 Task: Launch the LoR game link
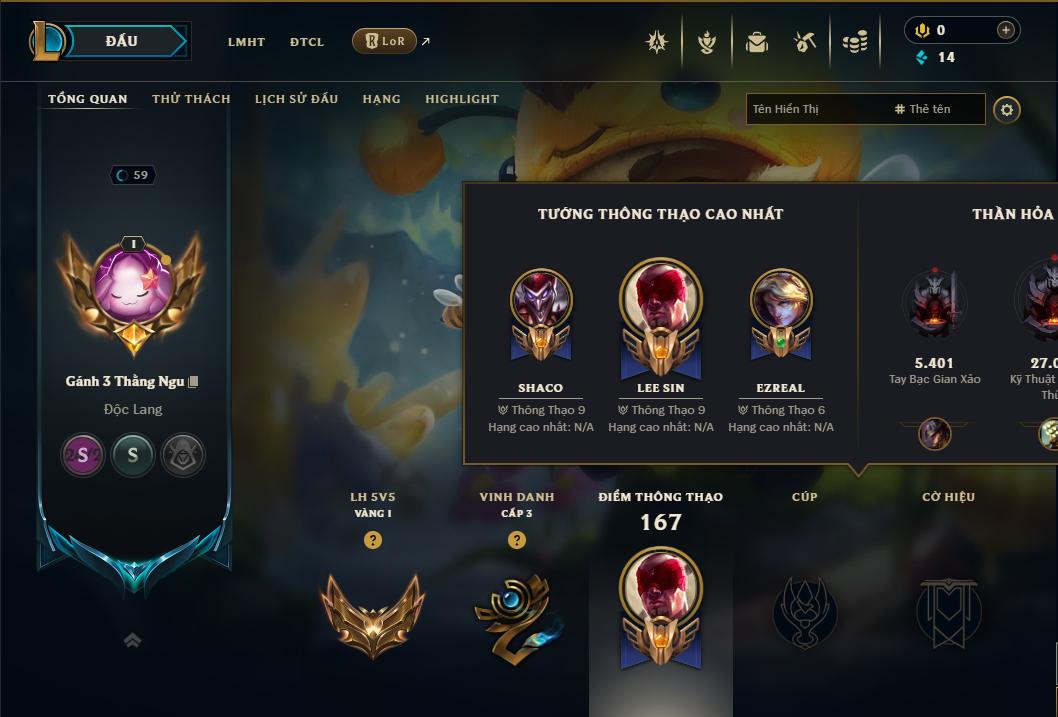[385, 41]
